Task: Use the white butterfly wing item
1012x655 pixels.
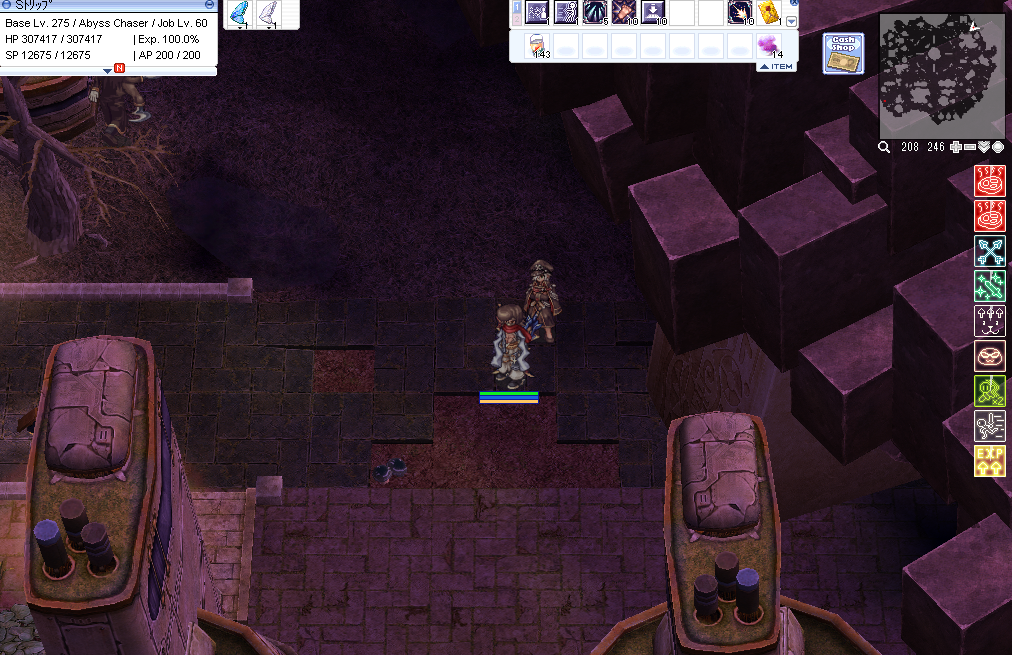Action: [269, 14]
